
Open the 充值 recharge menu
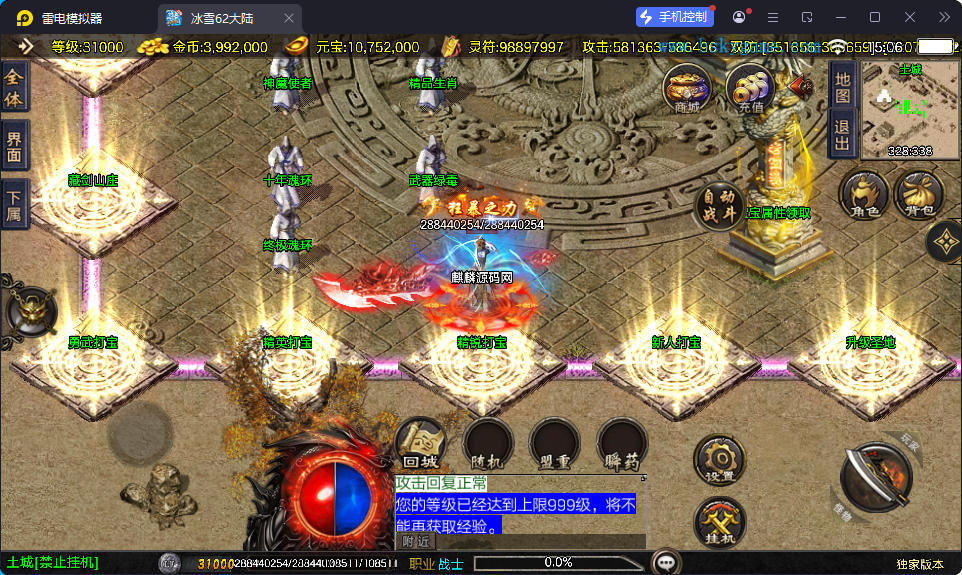tap(750, 90)
